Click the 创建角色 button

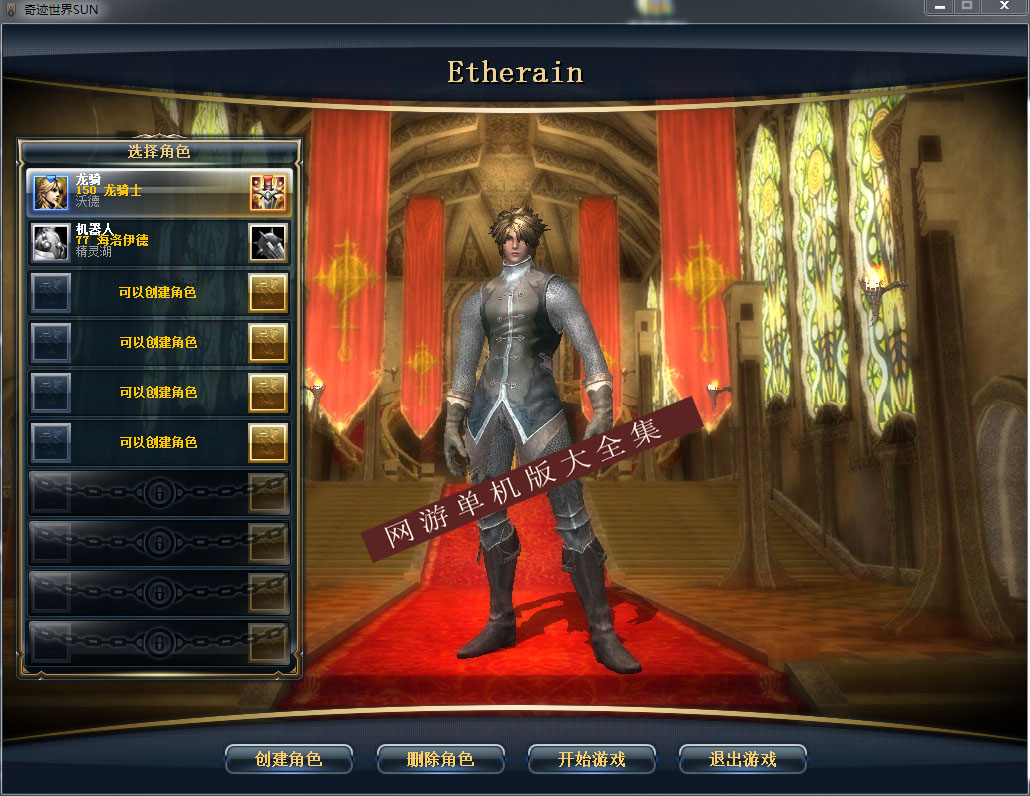pyautogui.click(x=289, y=759)
